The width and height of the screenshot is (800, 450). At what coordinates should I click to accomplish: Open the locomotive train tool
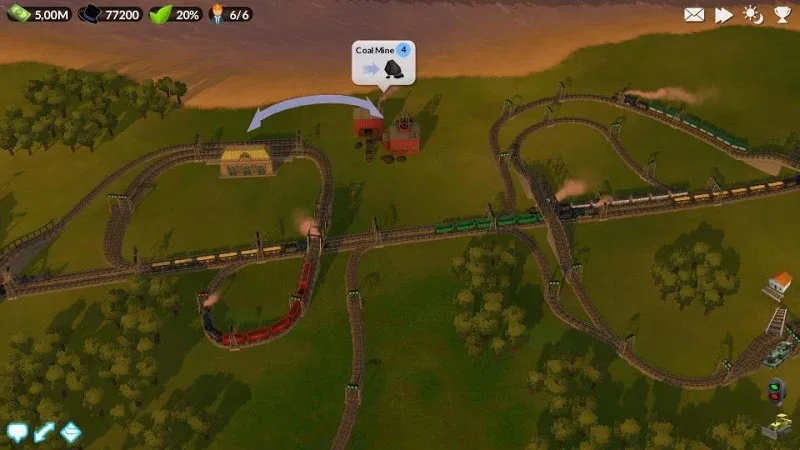click(779, 353)
